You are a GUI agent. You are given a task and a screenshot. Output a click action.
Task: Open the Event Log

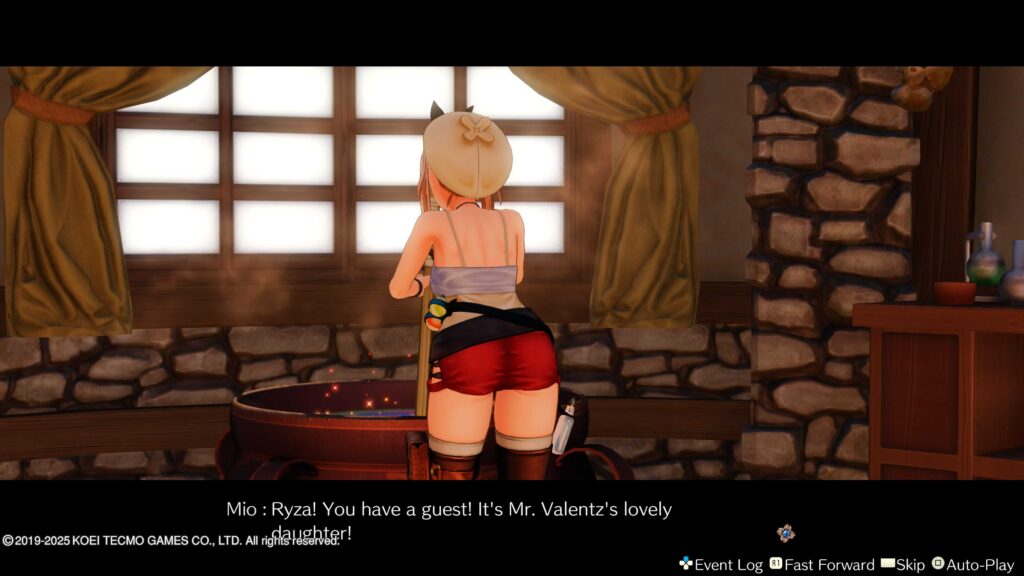point(720,565)
